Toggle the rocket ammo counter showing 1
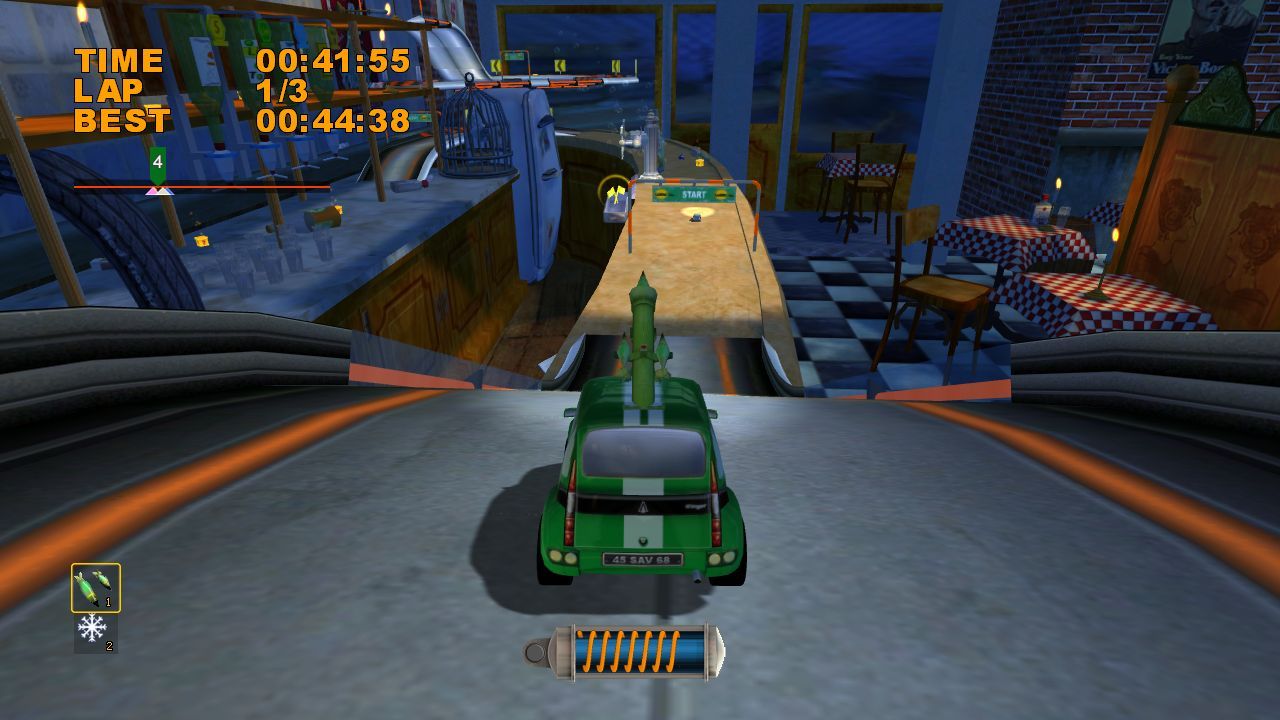This screenshot has height=720, width=1280. point(107,601)
